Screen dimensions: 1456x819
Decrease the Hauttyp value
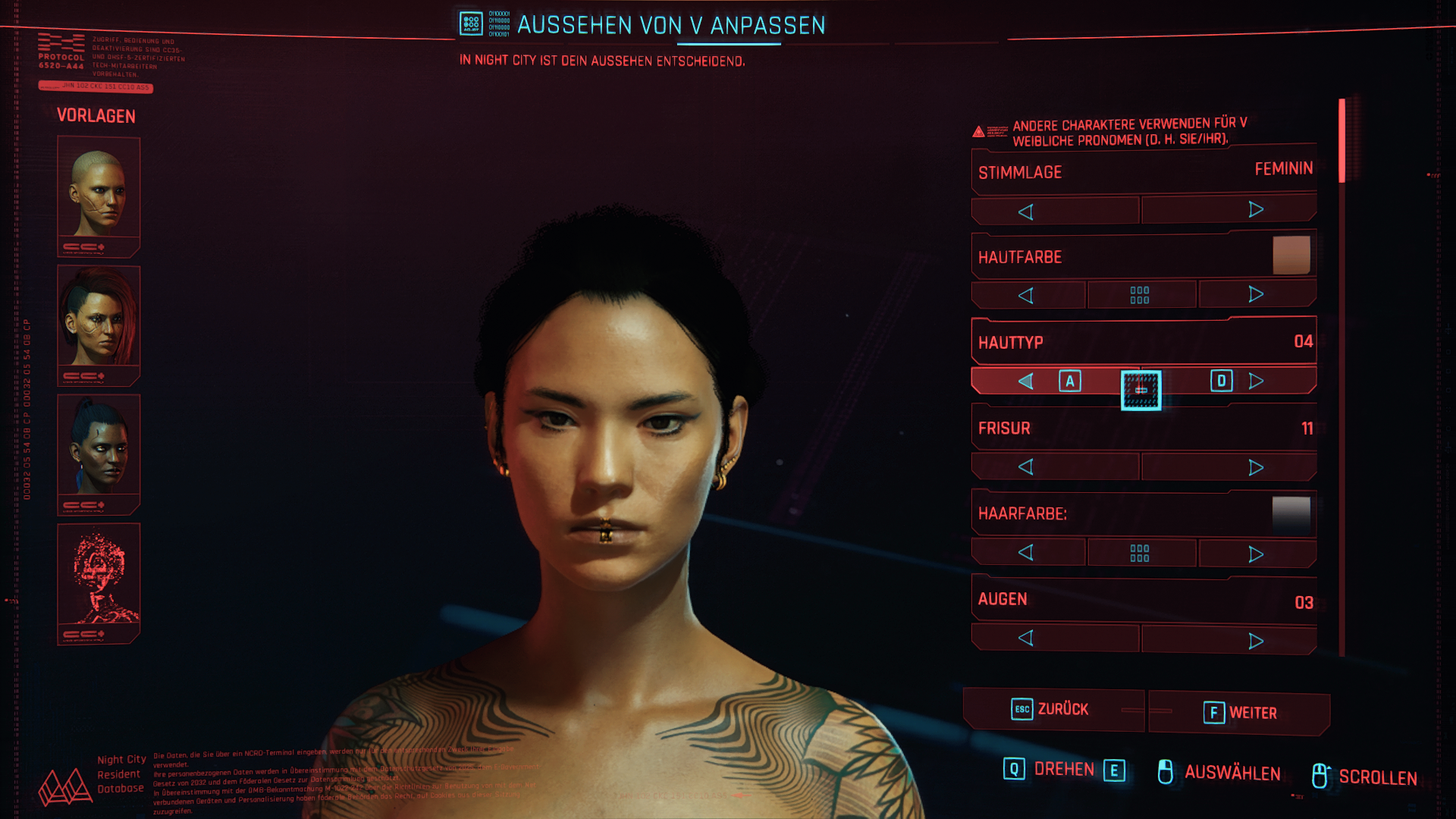point(1027,381)
